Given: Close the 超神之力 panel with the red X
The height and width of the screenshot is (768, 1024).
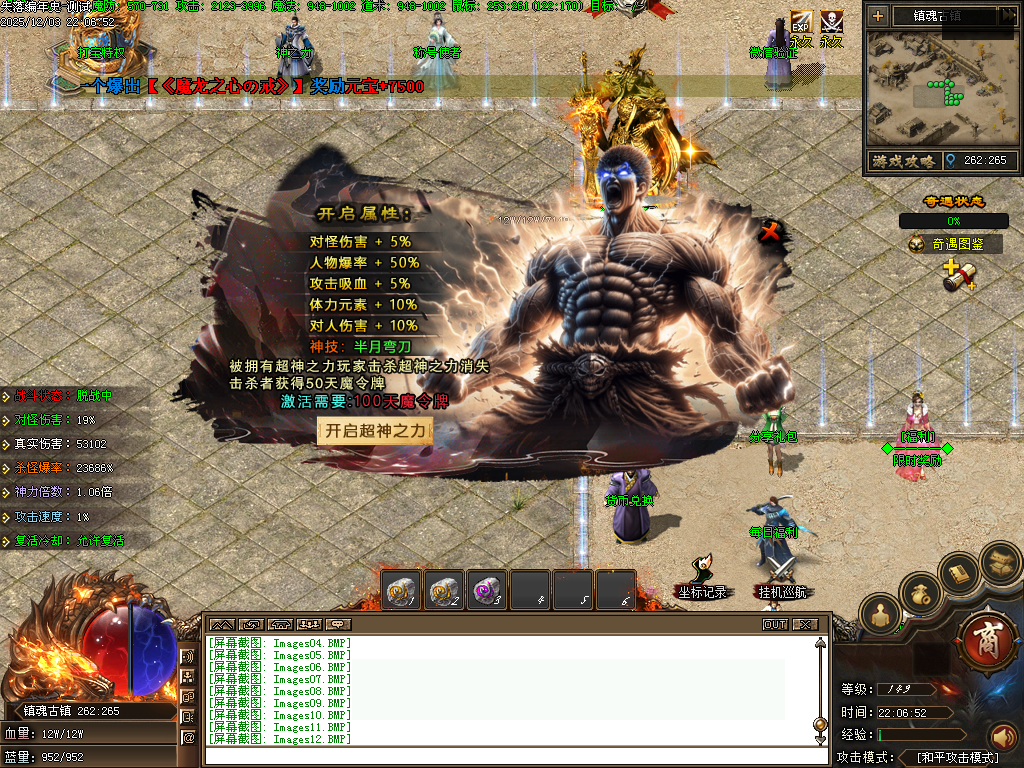Looking at the screenshot, I should [769, 232].
